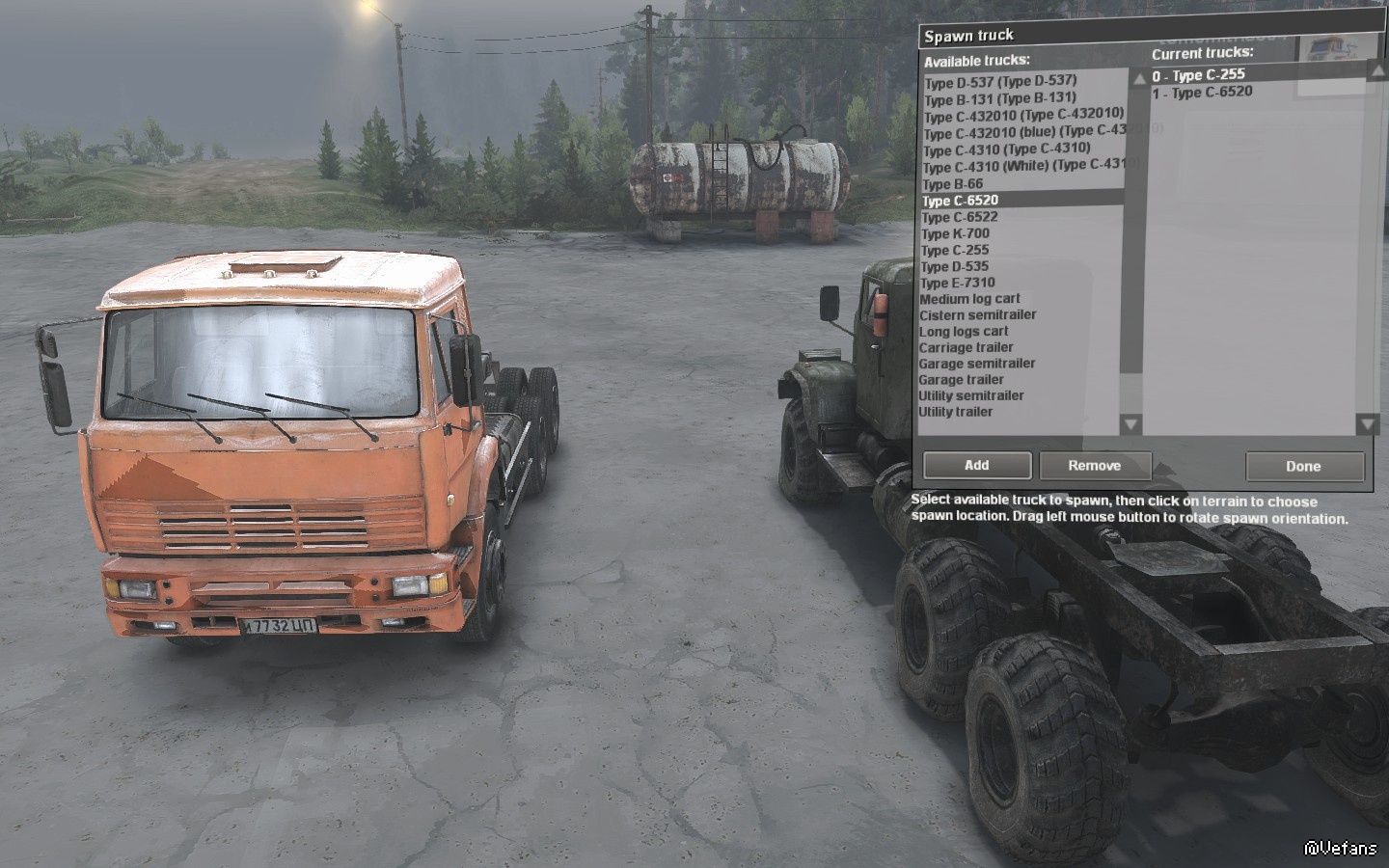Pick the Carriage trailer entry

pos(966,347)
